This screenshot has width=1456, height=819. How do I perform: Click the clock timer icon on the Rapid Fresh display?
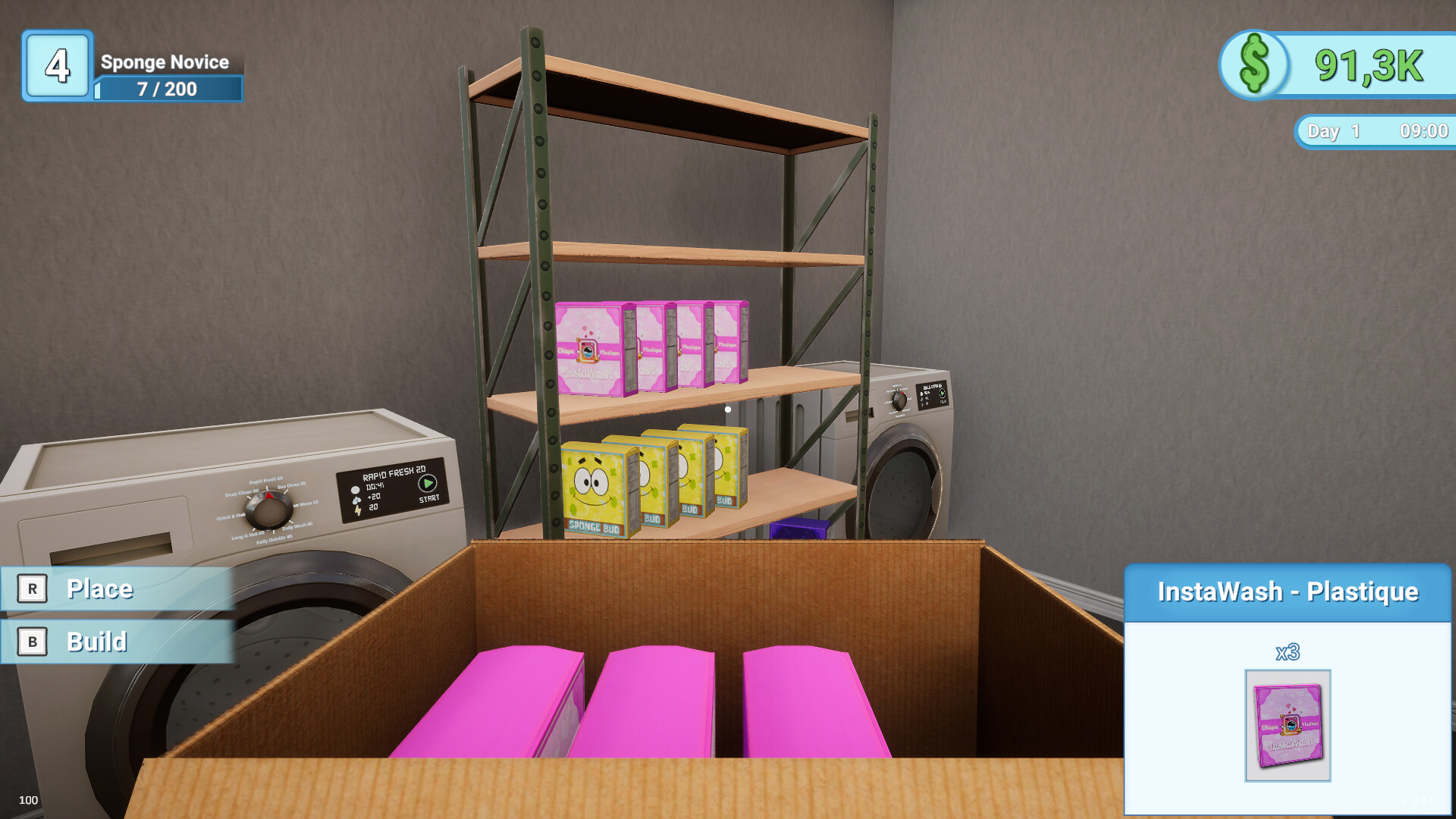(x=355, y=490)
